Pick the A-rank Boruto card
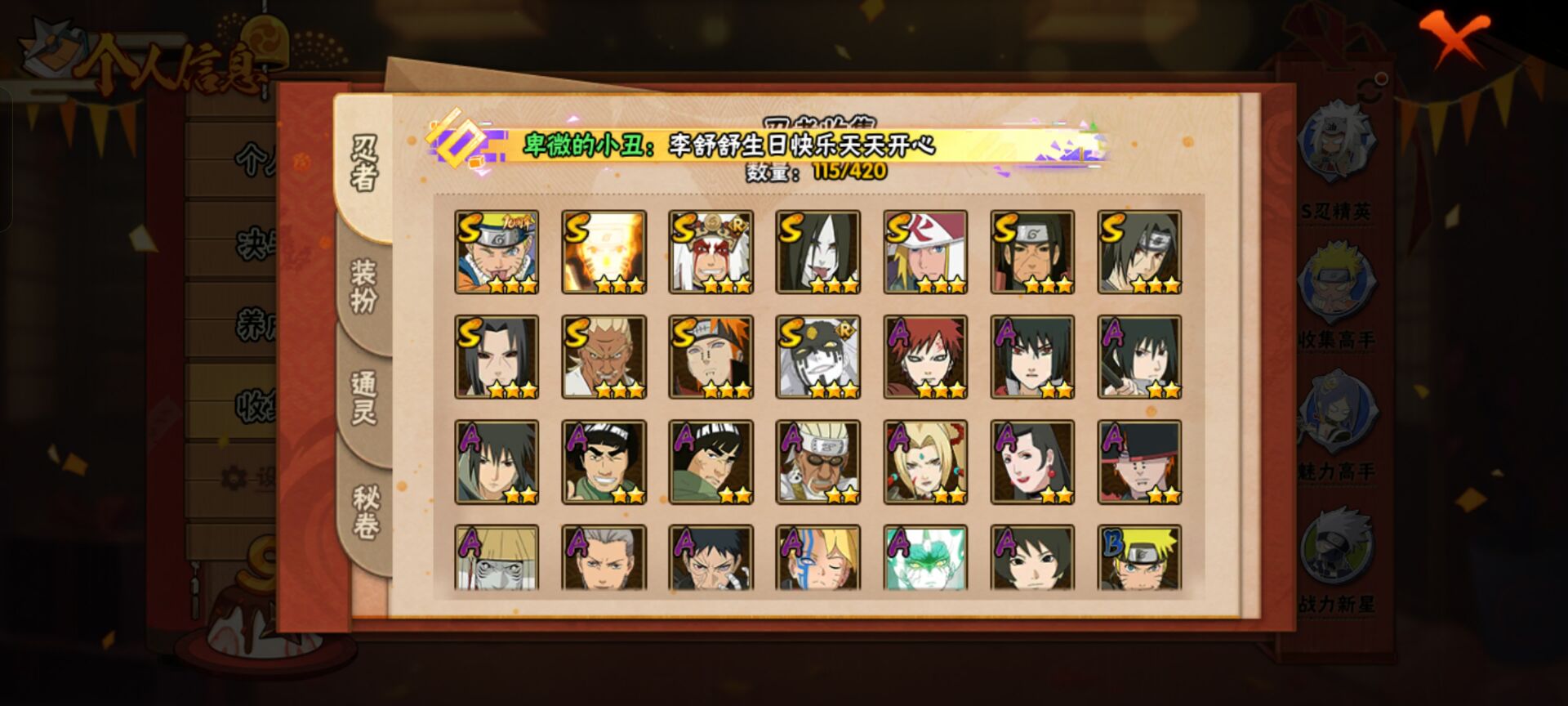Screen dimensions: 1568x706 pyautogui.click(x=817, y=557)
